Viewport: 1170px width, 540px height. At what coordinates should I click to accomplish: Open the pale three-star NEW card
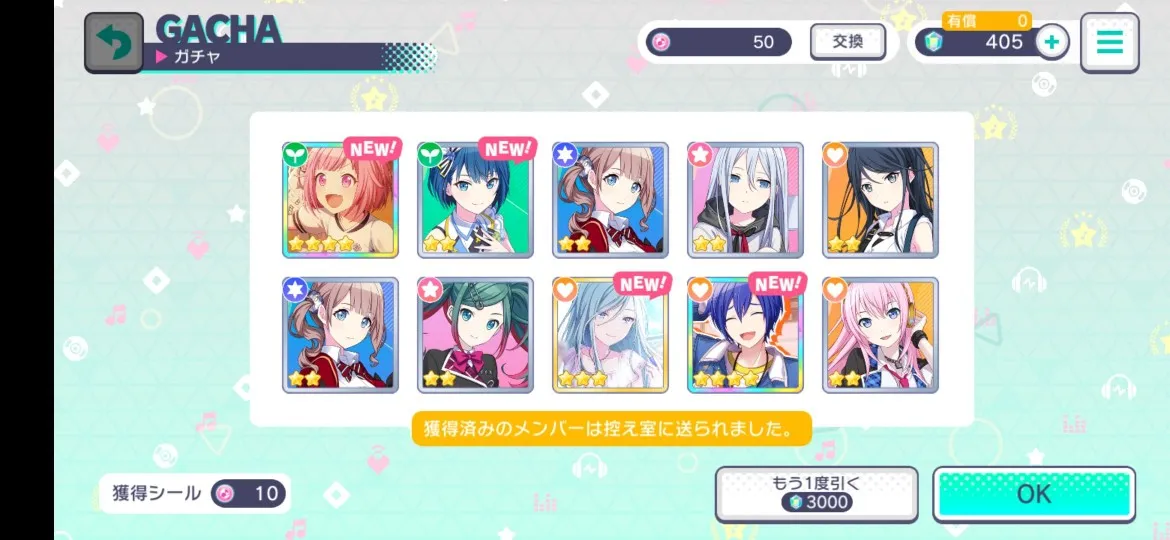pos(610,335)
